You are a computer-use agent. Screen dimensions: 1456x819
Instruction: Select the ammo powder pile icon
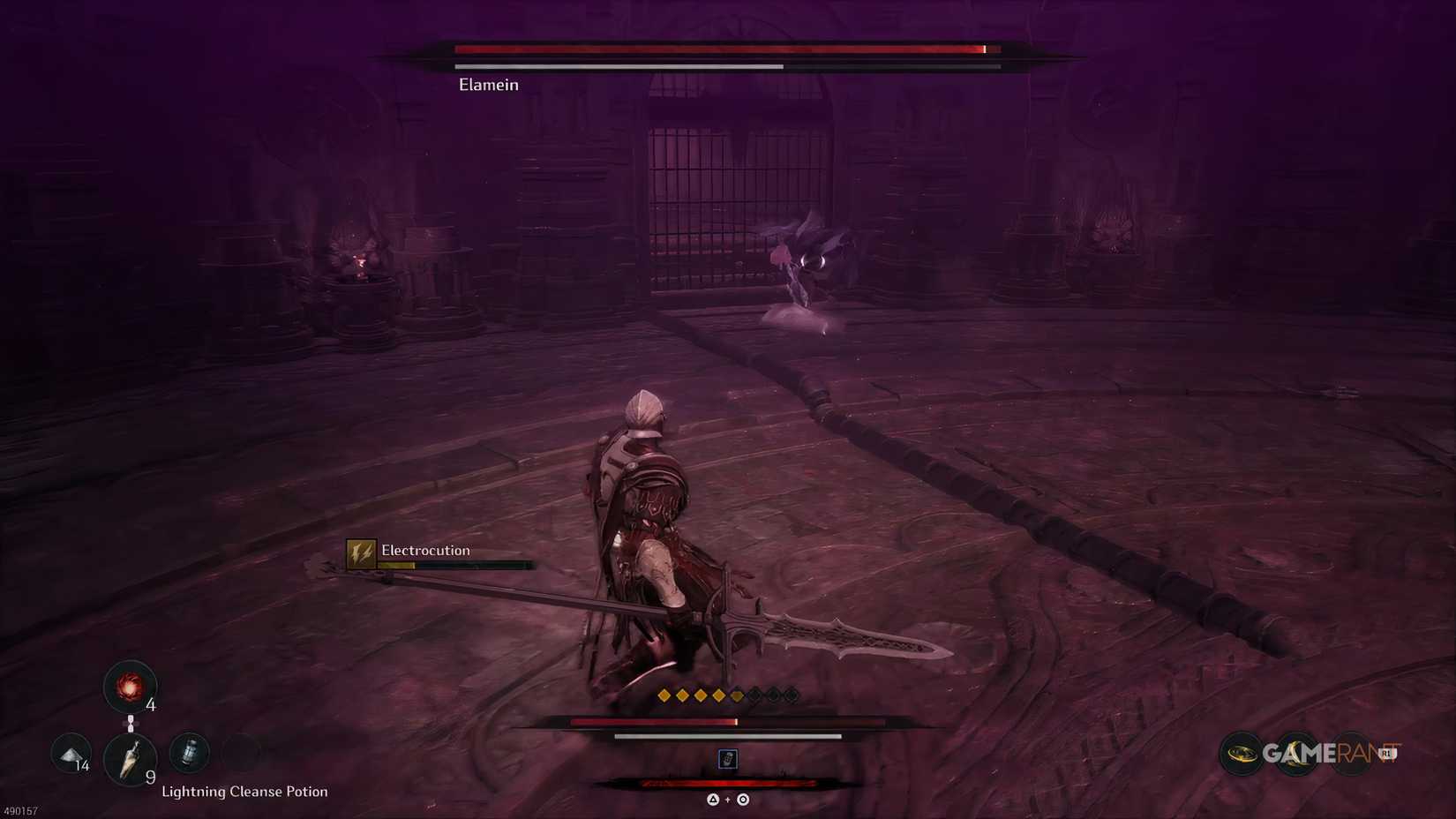(71, 753)
